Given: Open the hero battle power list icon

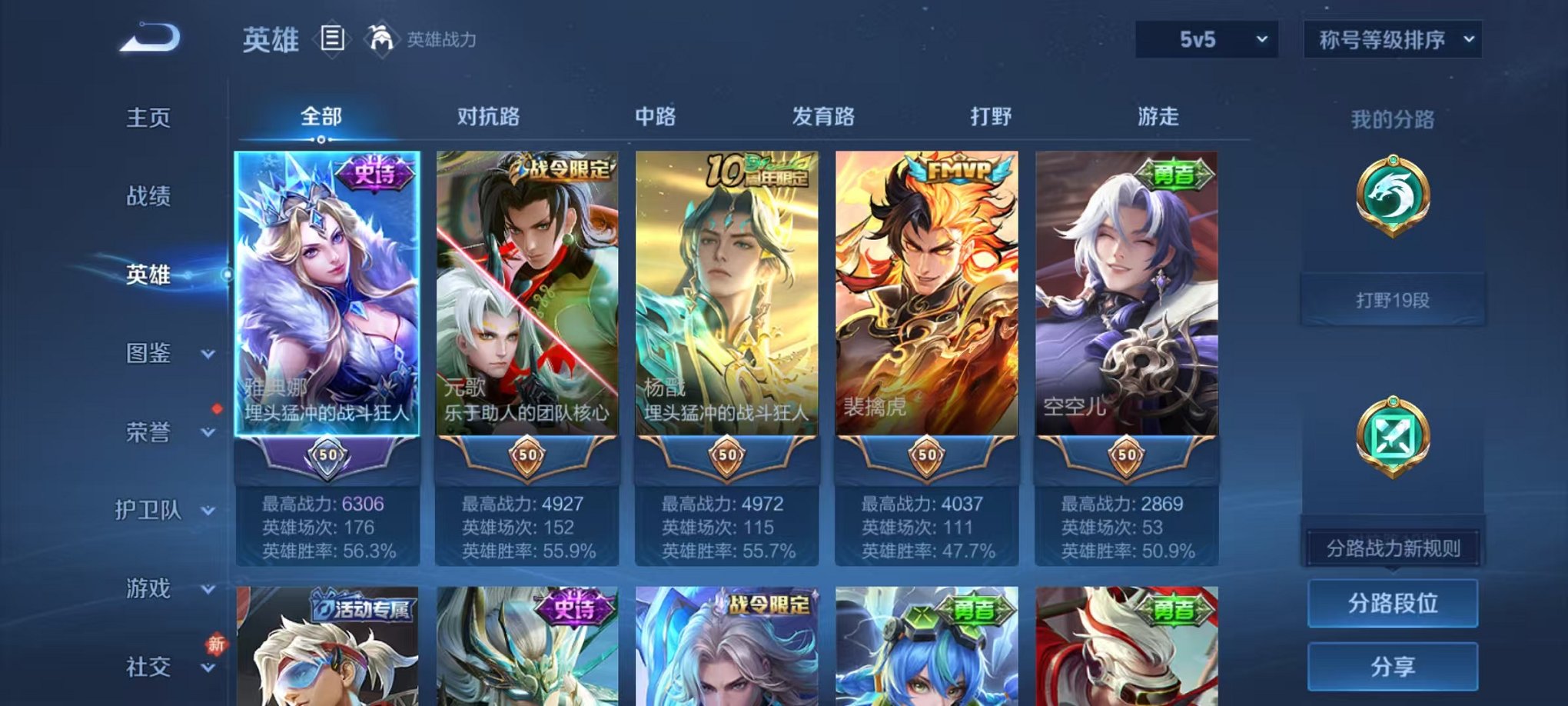Looking at the screenshot, I should 331,40.
